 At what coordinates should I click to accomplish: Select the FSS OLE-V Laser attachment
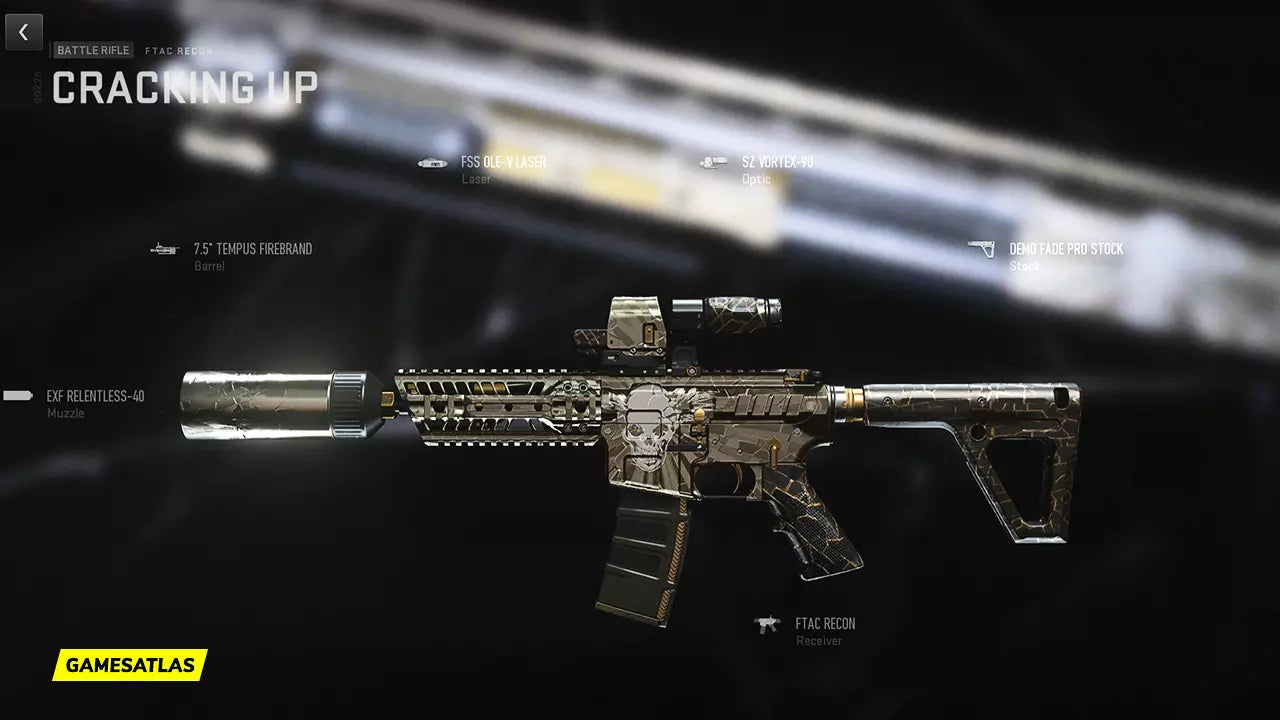[x=502, y=162]
